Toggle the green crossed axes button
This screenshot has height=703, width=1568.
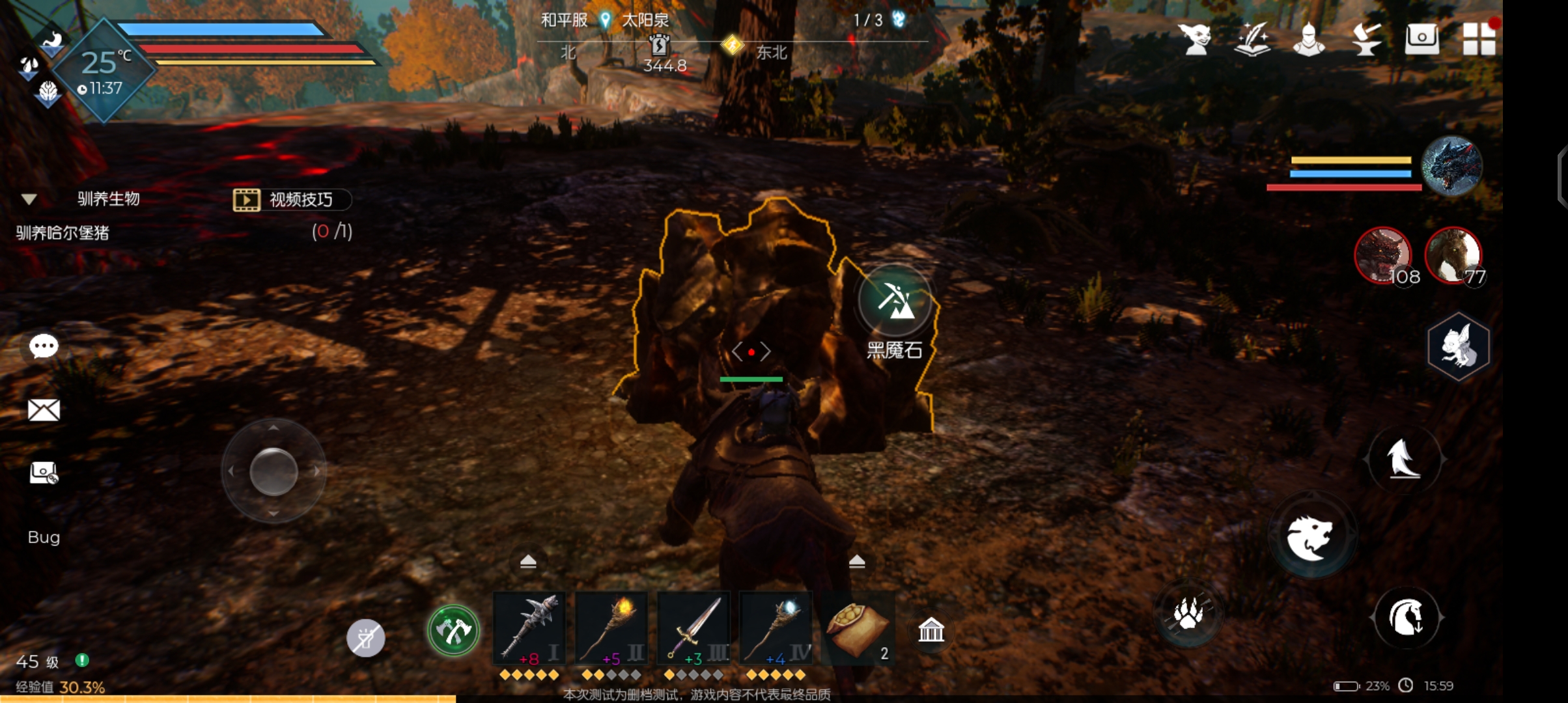point(453,630)
